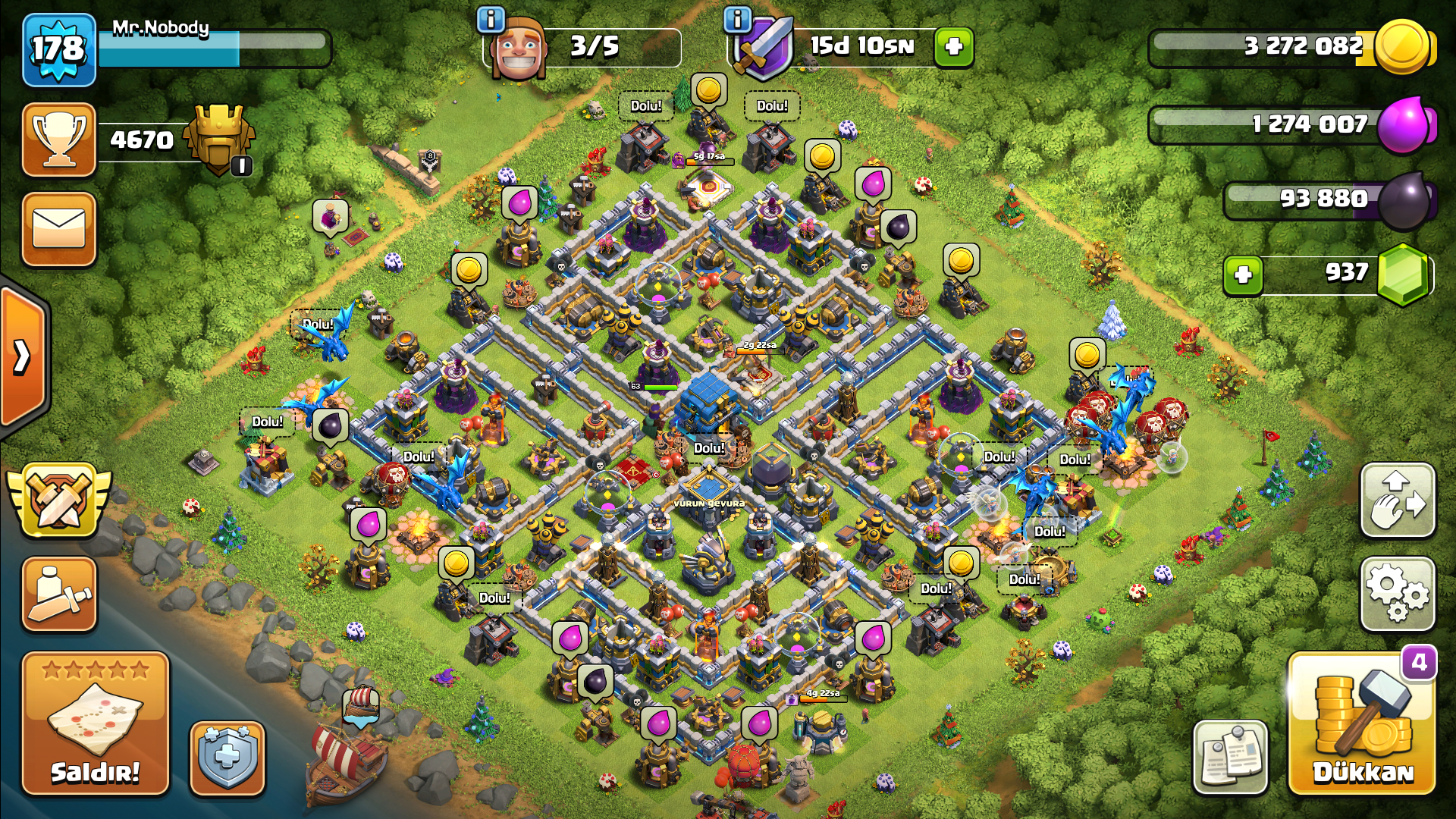Expand the orange side arrow panel
The image size is (1456, 819).
(x=23, y=356)
